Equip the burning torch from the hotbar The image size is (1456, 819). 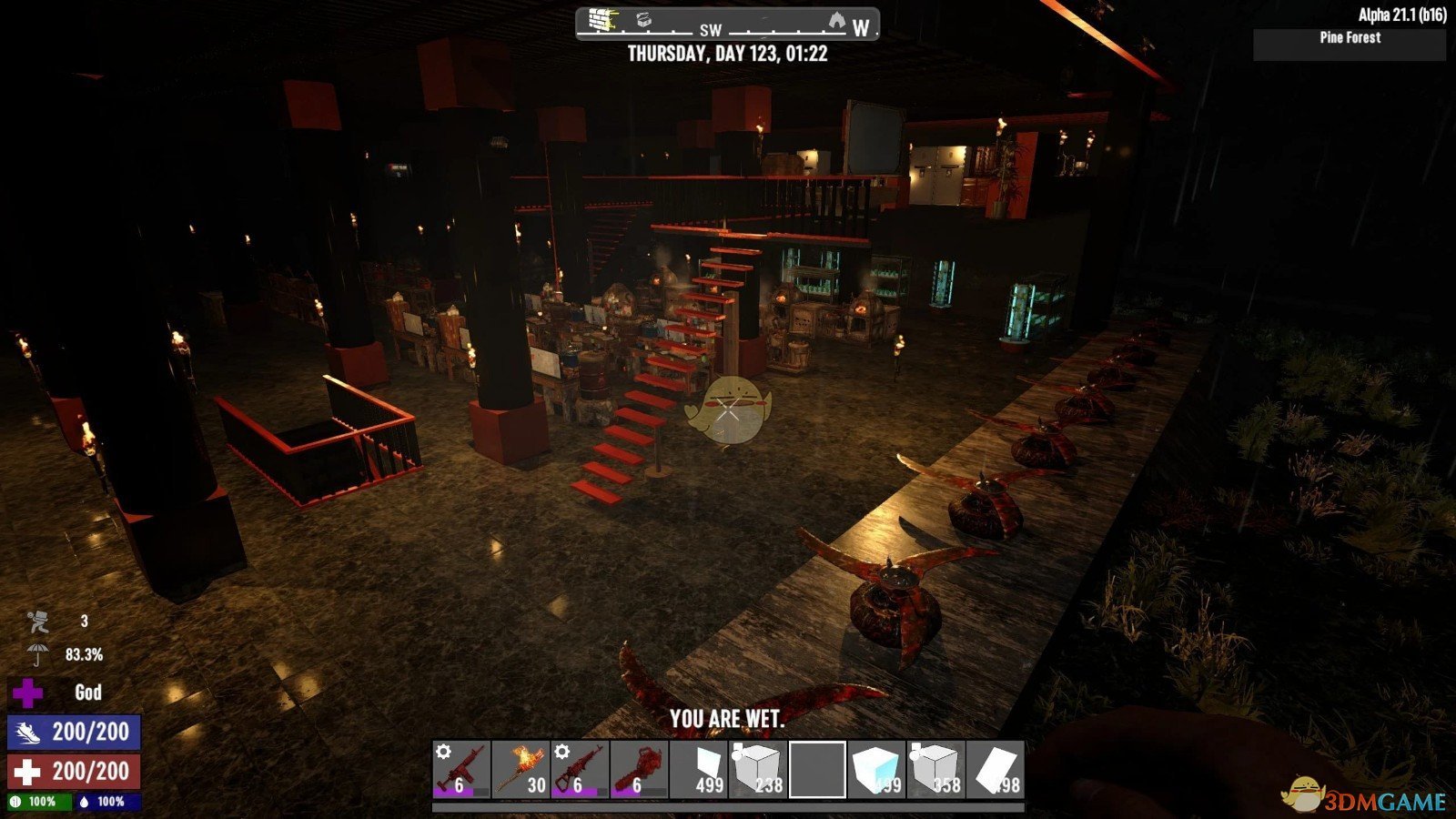pyautogui.click(x=521, y=770)
